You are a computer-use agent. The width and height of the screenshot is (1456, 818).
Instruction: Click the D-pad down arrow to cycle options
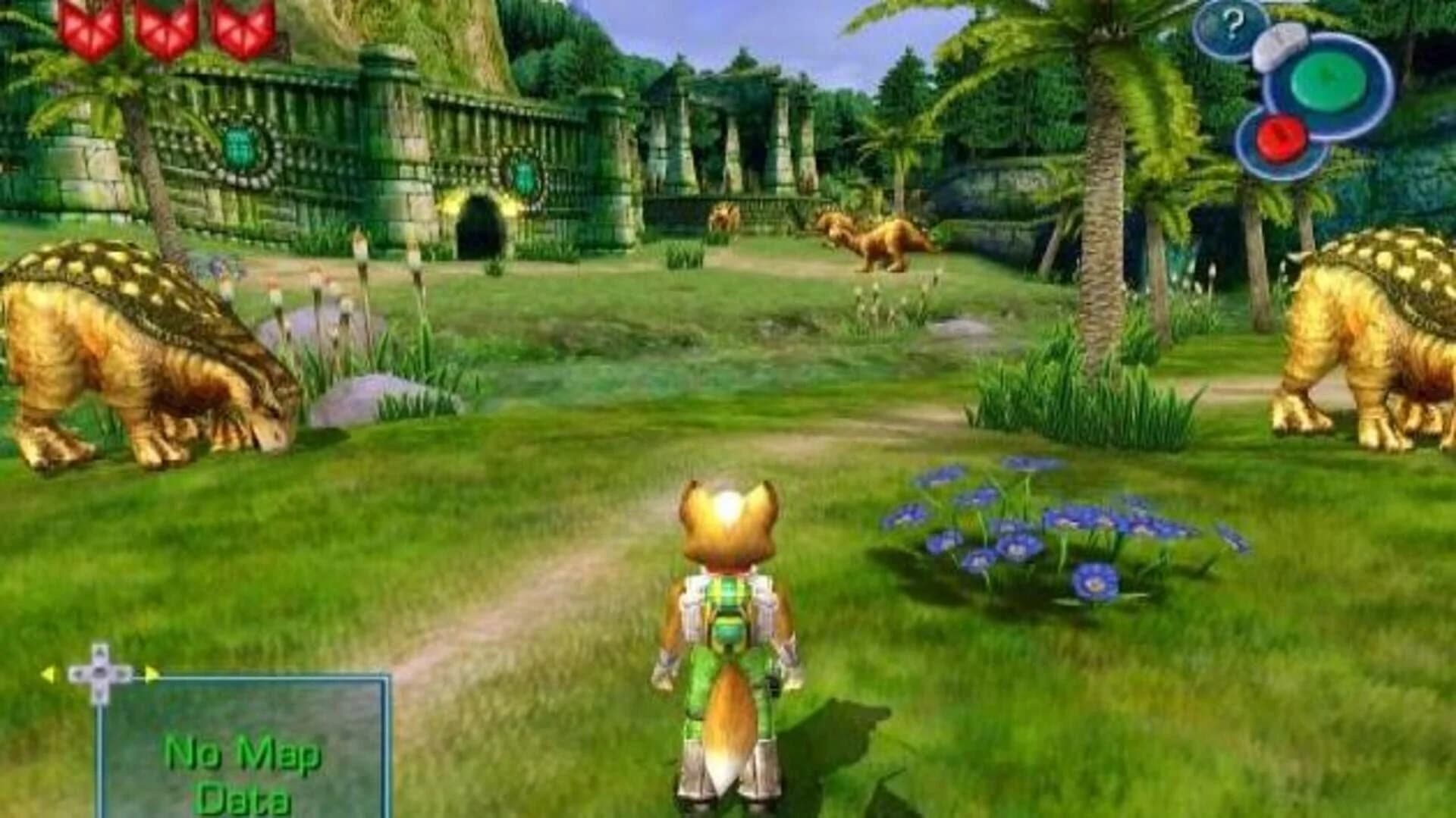99,694
